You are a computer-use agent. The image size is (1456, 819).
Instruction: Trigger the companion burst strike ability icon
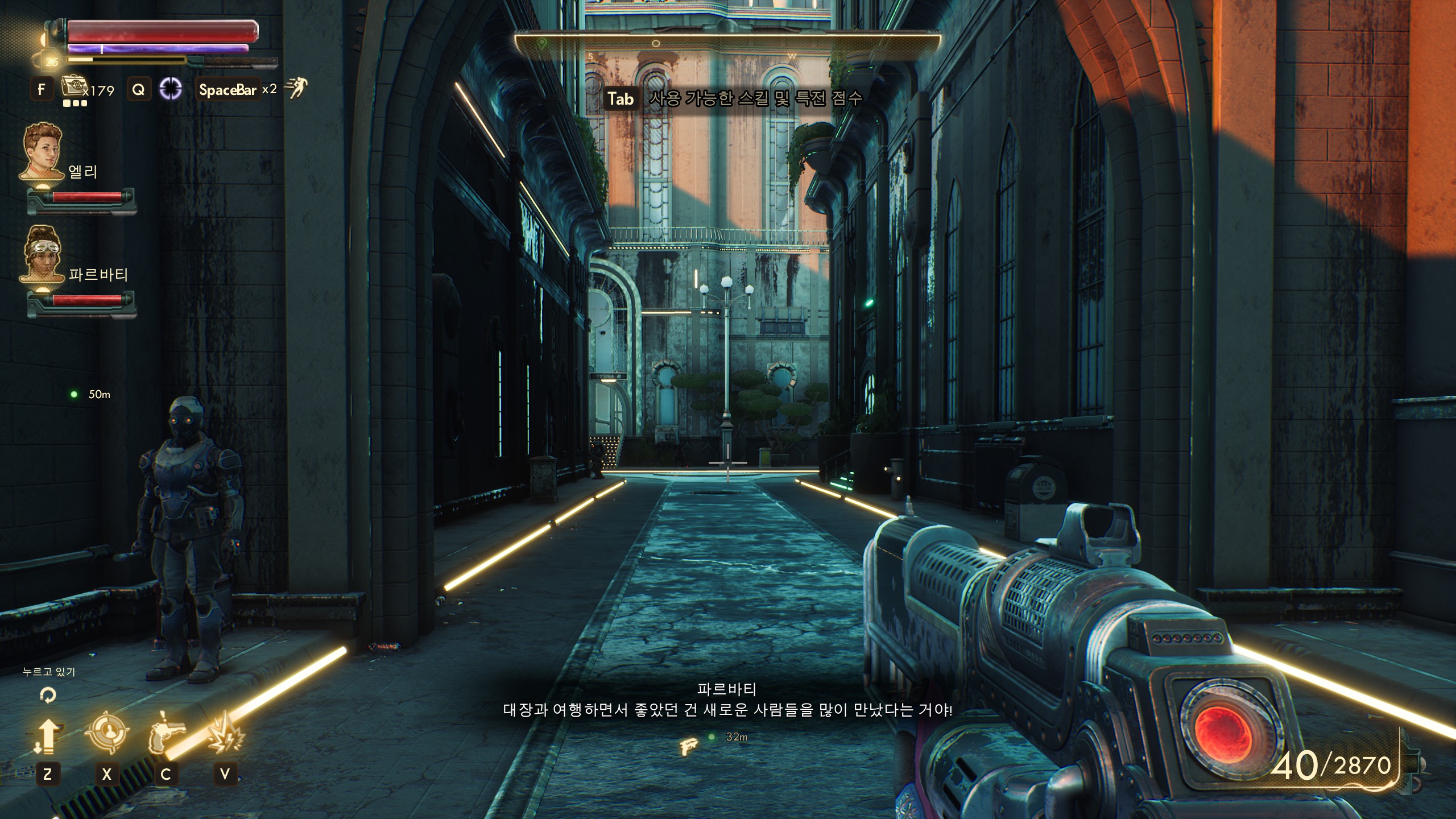tap(225, 734)
